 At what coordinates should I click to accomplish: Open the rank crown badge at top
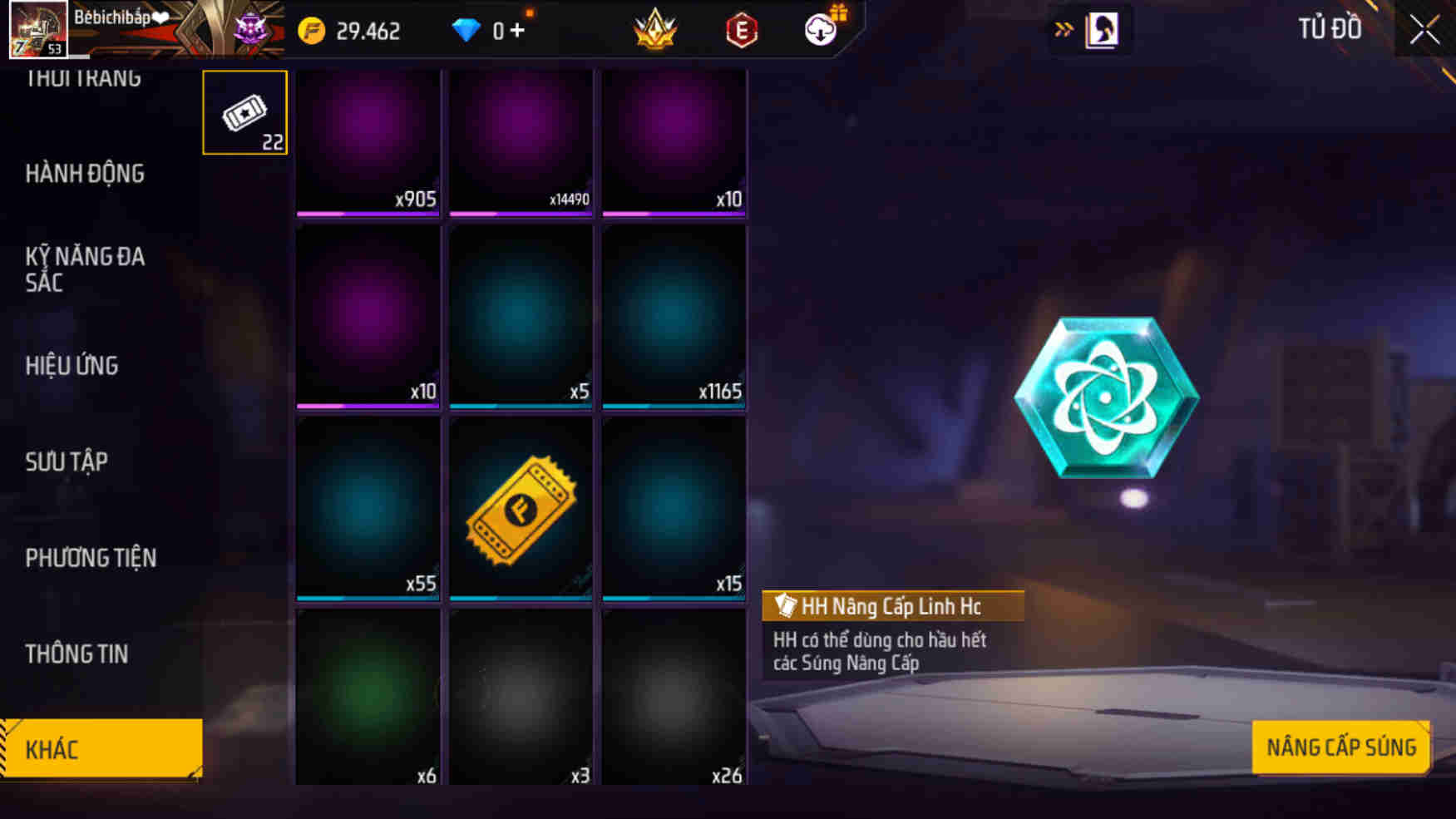(656, 30)
